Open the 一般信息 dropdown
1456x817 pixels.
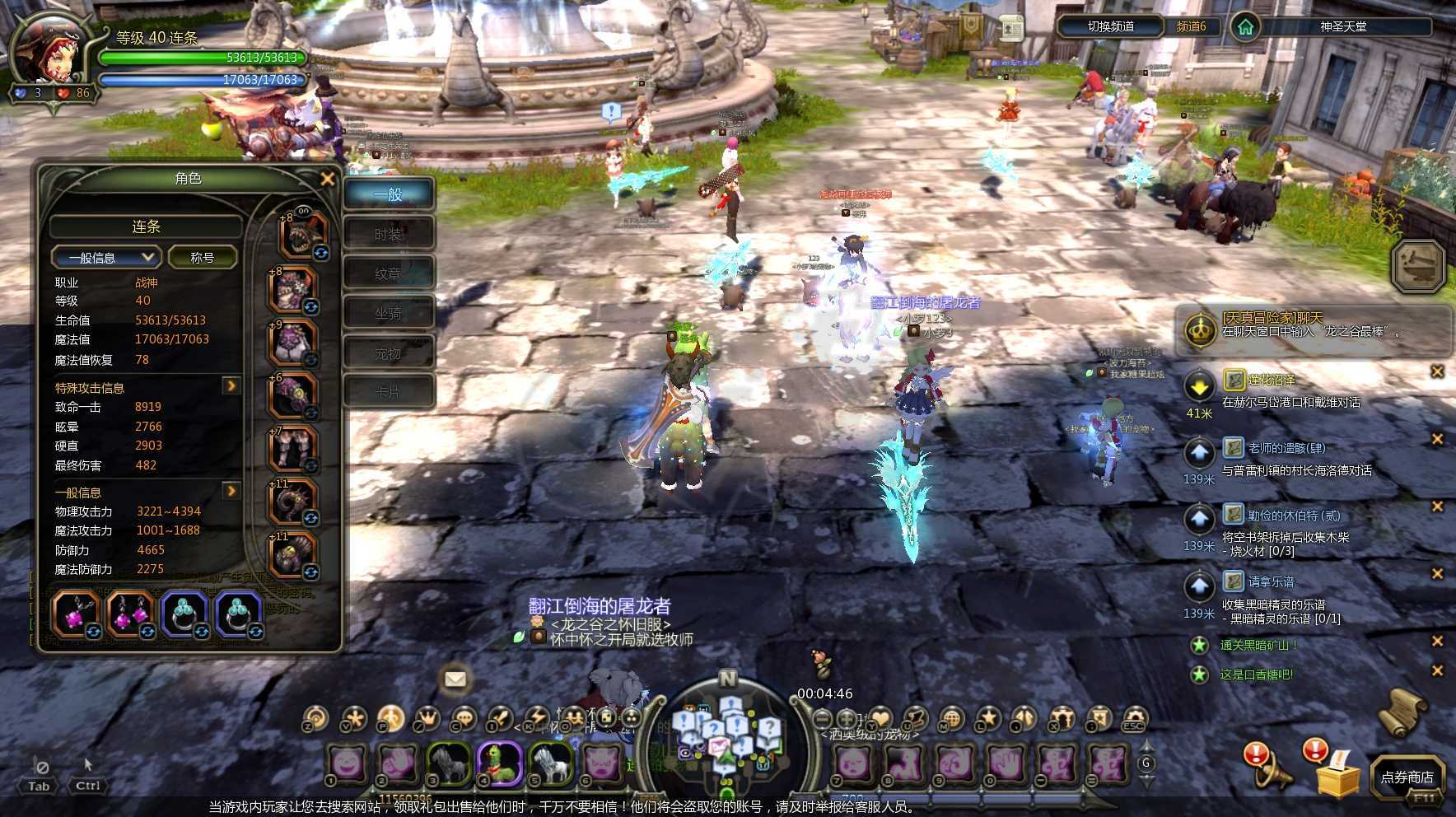pyautogui.click(x=105, y=258)
